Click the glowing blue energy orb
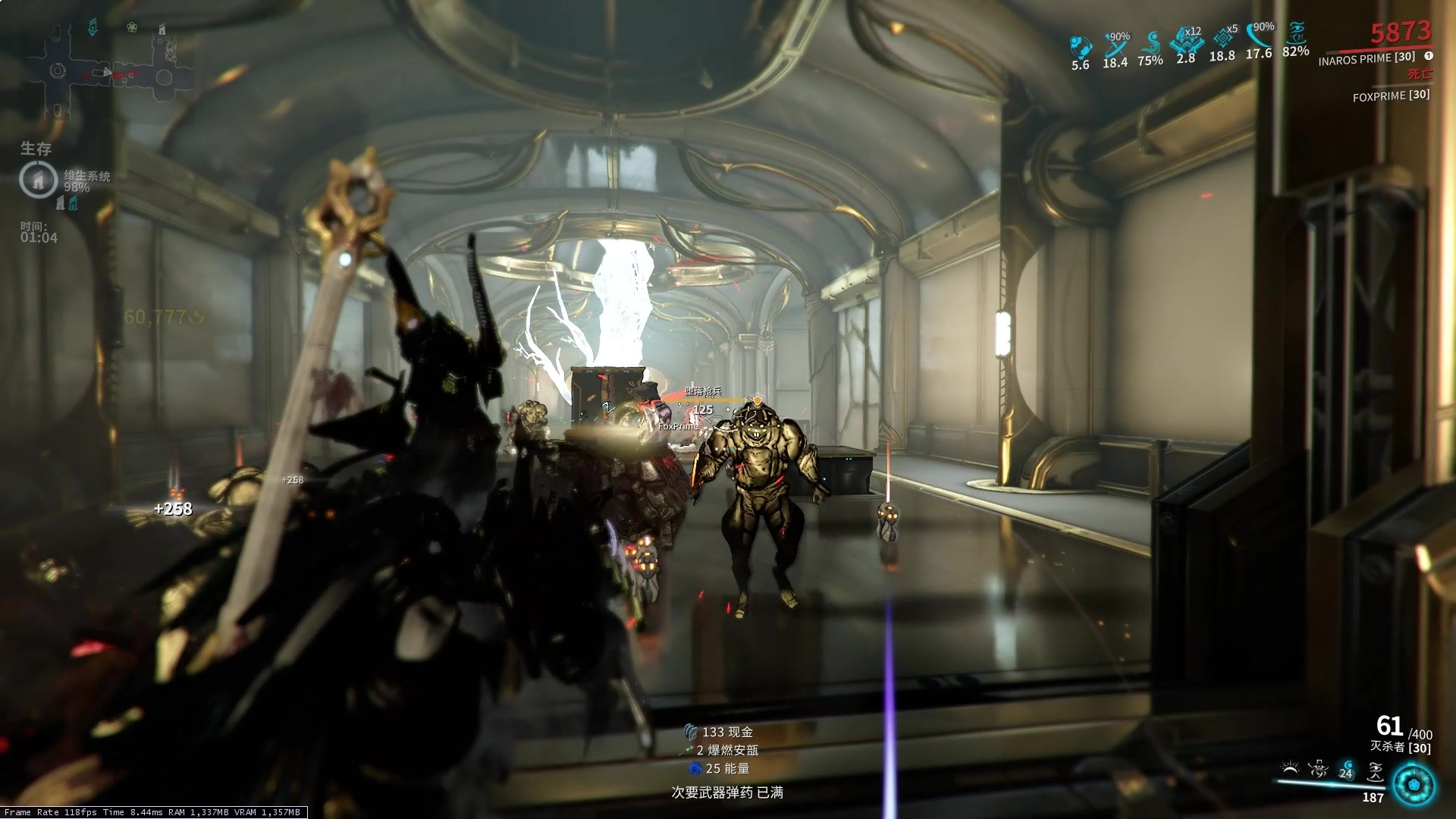The image size is (1456, 819). tap(1414, 784)
